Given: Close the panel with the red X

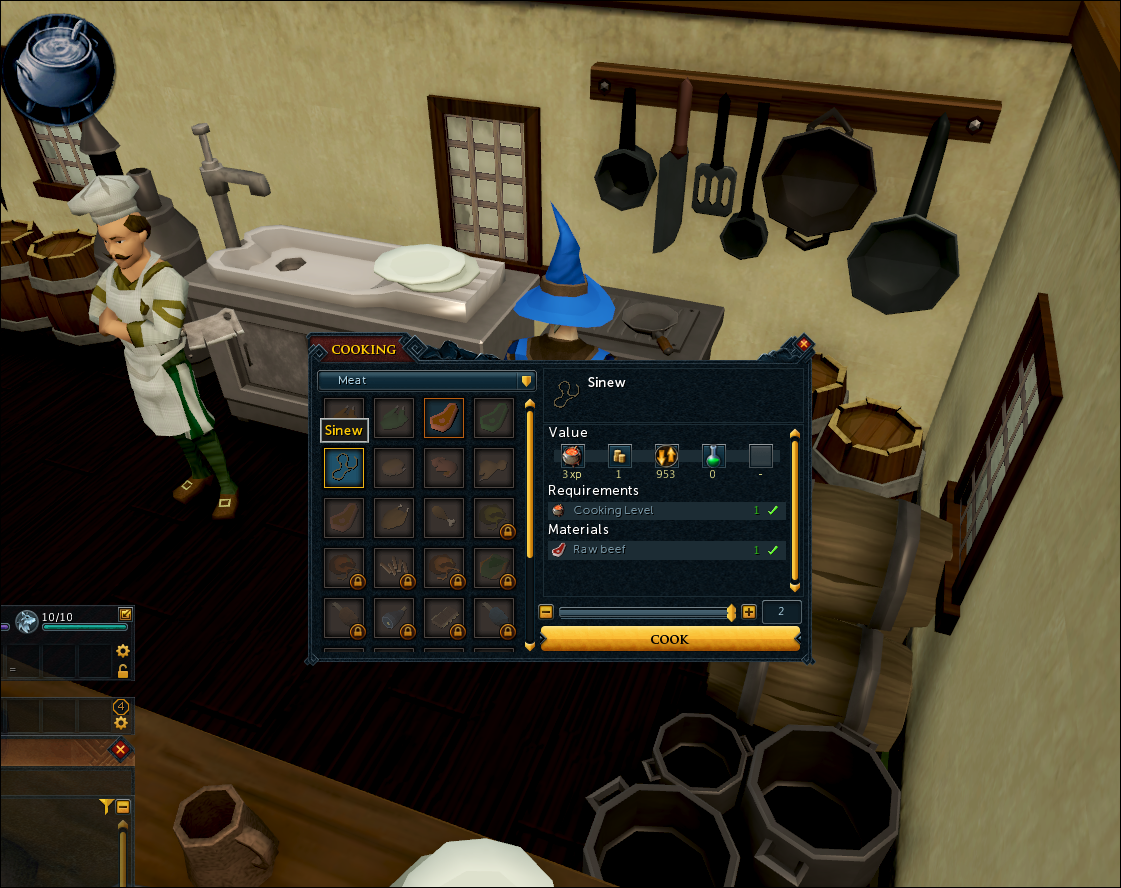Looking at the screenshot, I should click(121, 749).
